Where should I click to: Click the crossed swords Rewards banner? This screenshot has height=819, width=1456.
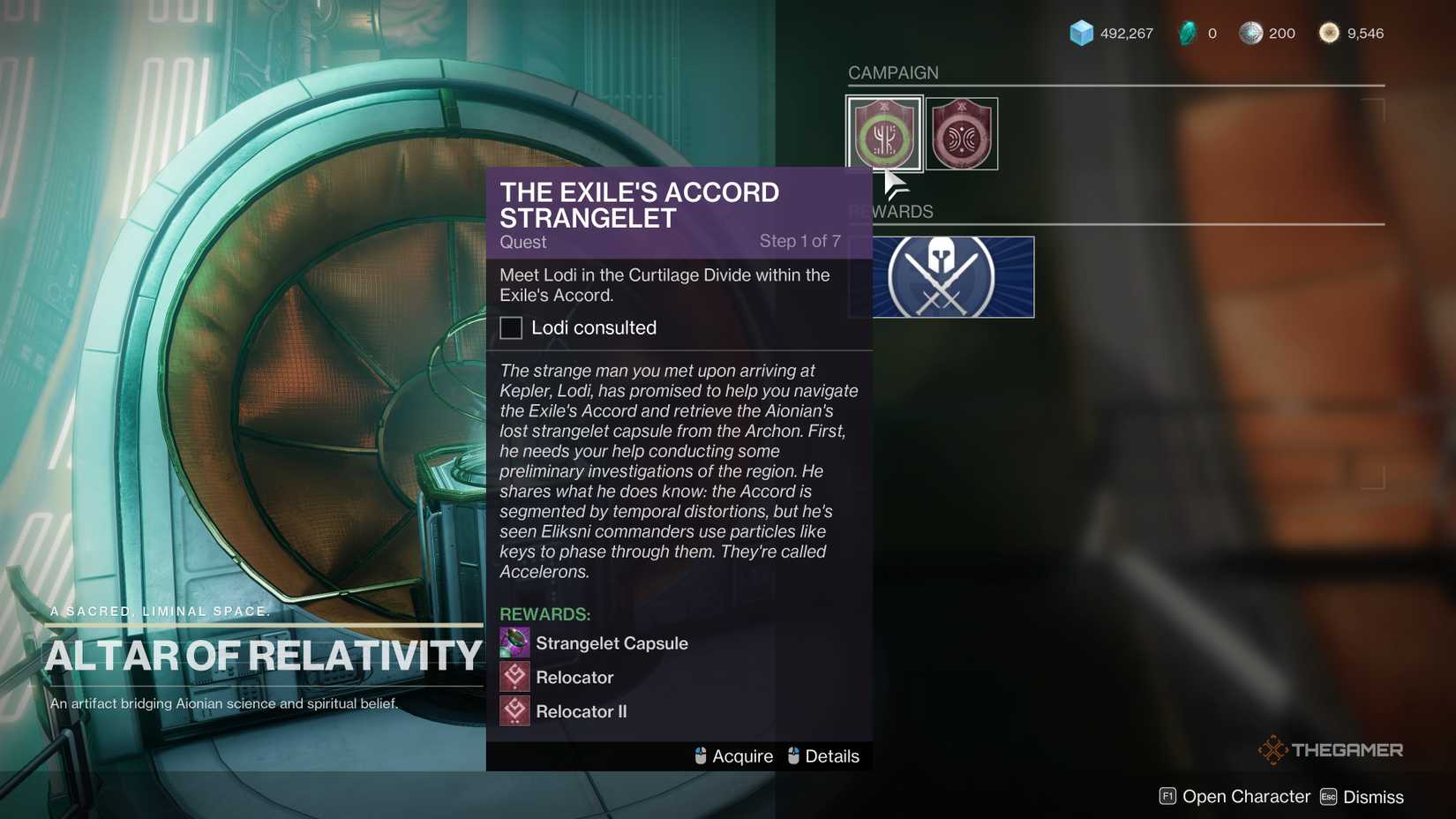(x=940, y=276)
